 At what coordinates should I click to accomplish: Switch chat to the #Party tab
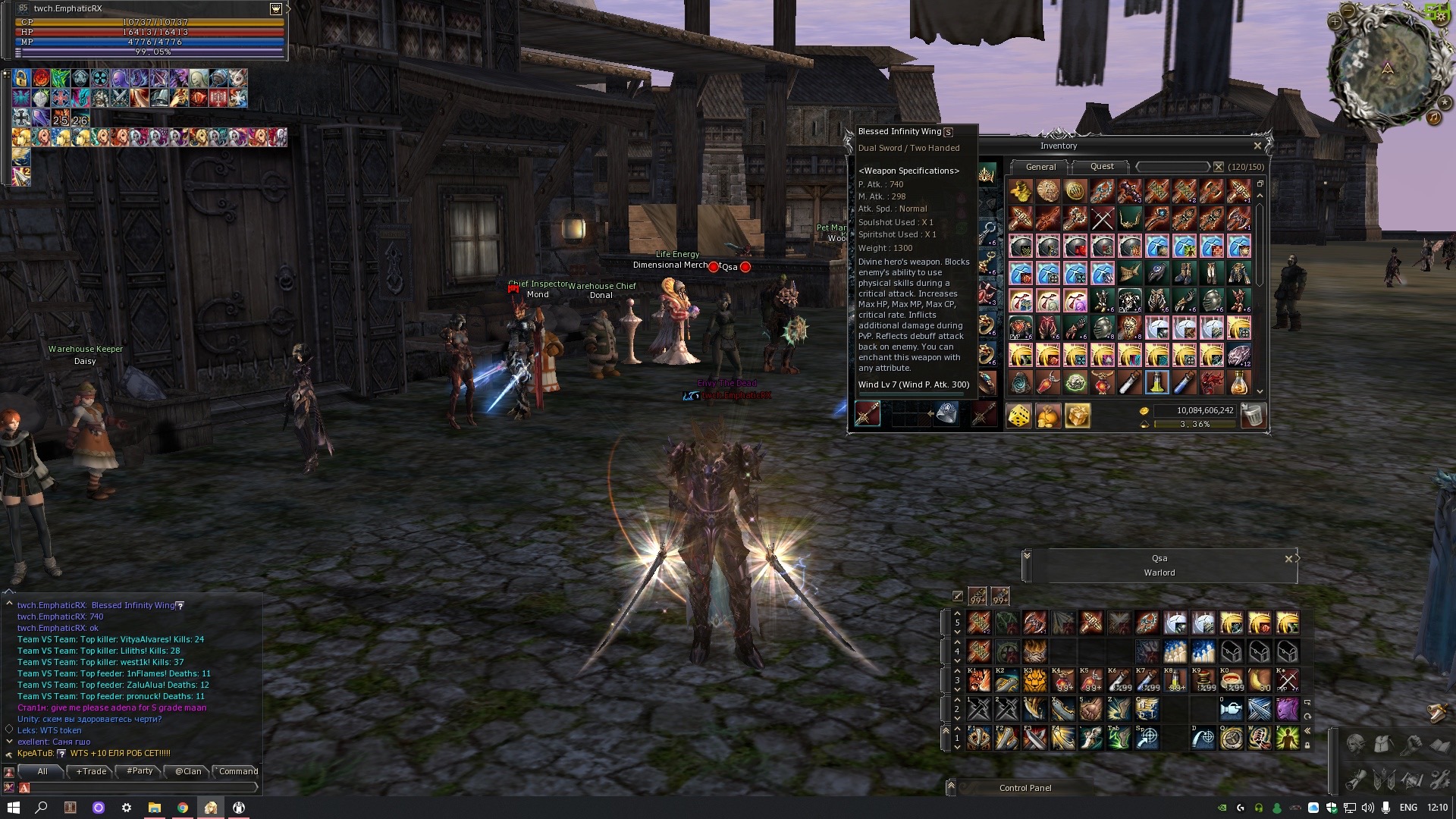pyautogui.click(x=140, y=771)
